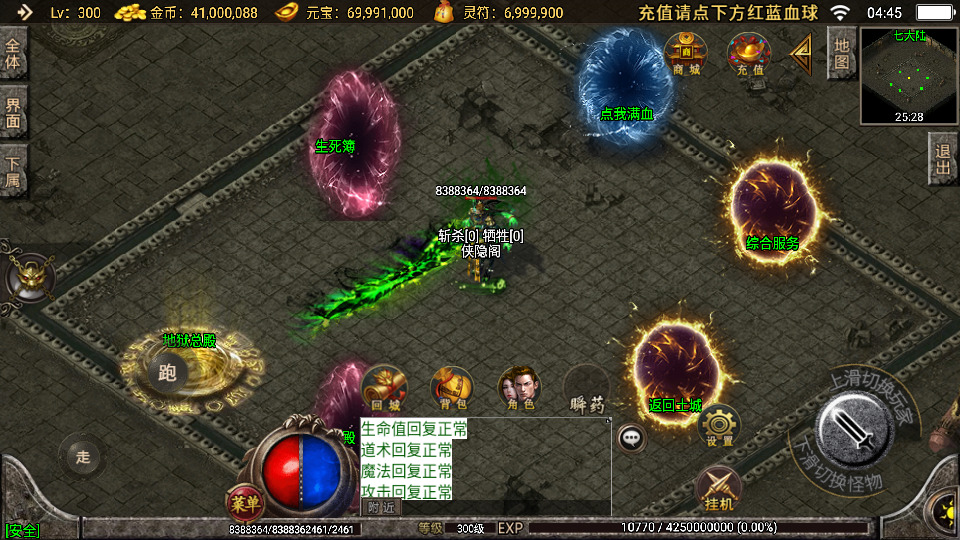
Task: Open the 充值 recharge icon
Action: [749, 53]
